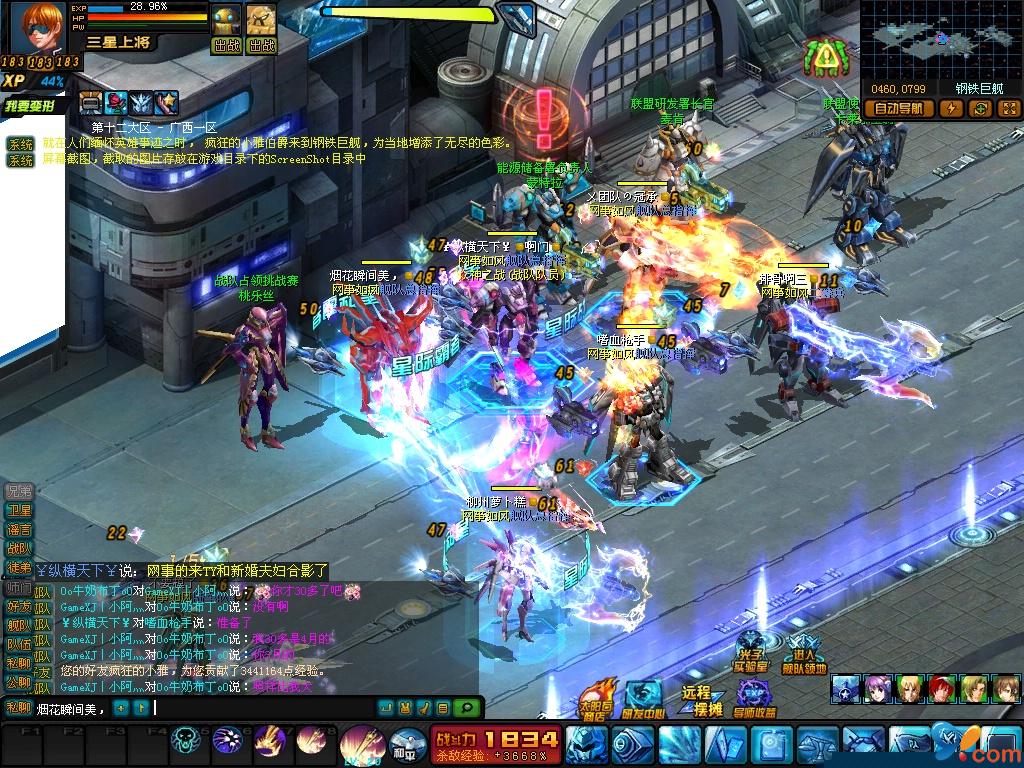Select the 谣言 rumor chat tab
Screen dimensions: 1024x768
click(x=19, y=529)
